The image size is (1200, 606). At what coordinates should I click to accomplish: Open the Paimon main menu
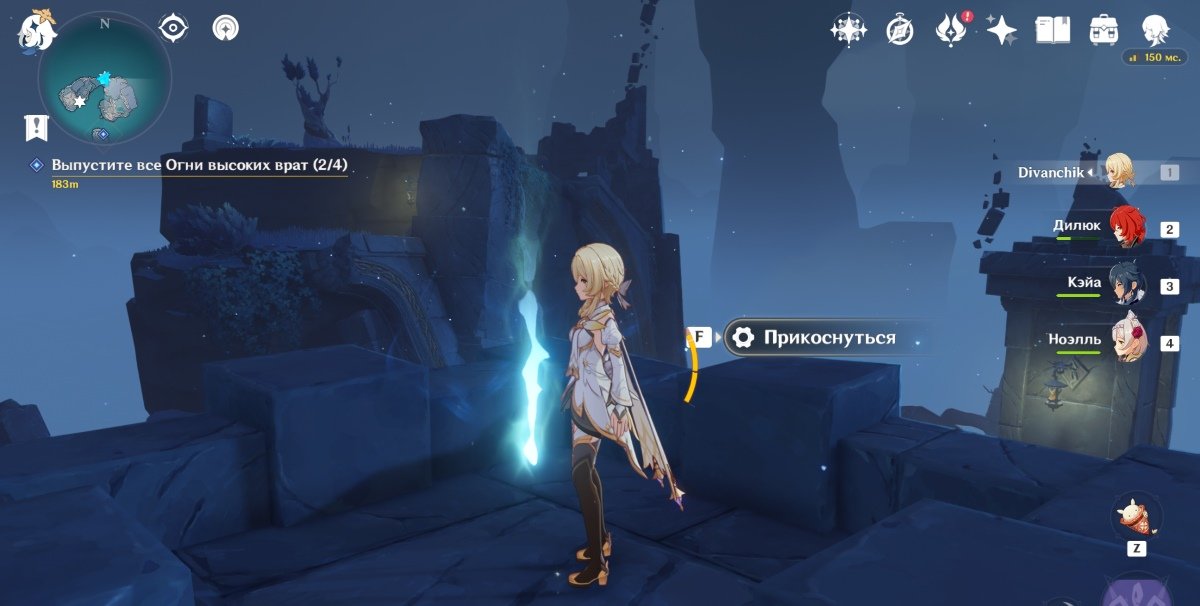(x=36, y=28)
